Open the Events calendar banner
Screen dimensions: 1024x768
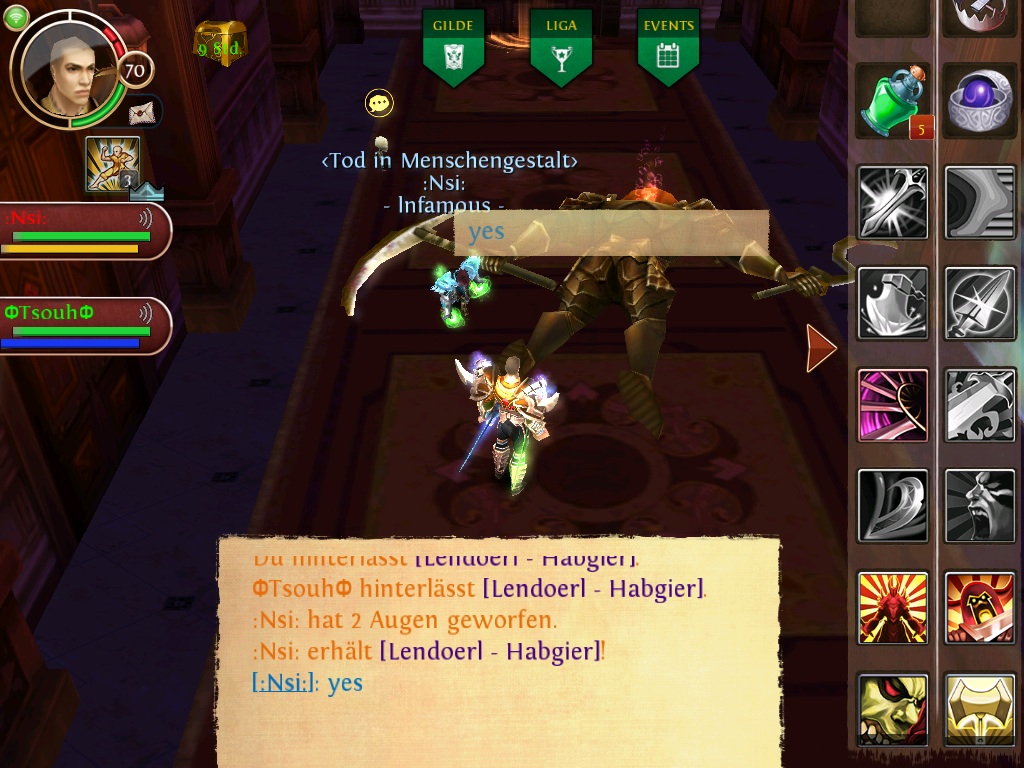[x=668, y=46]
